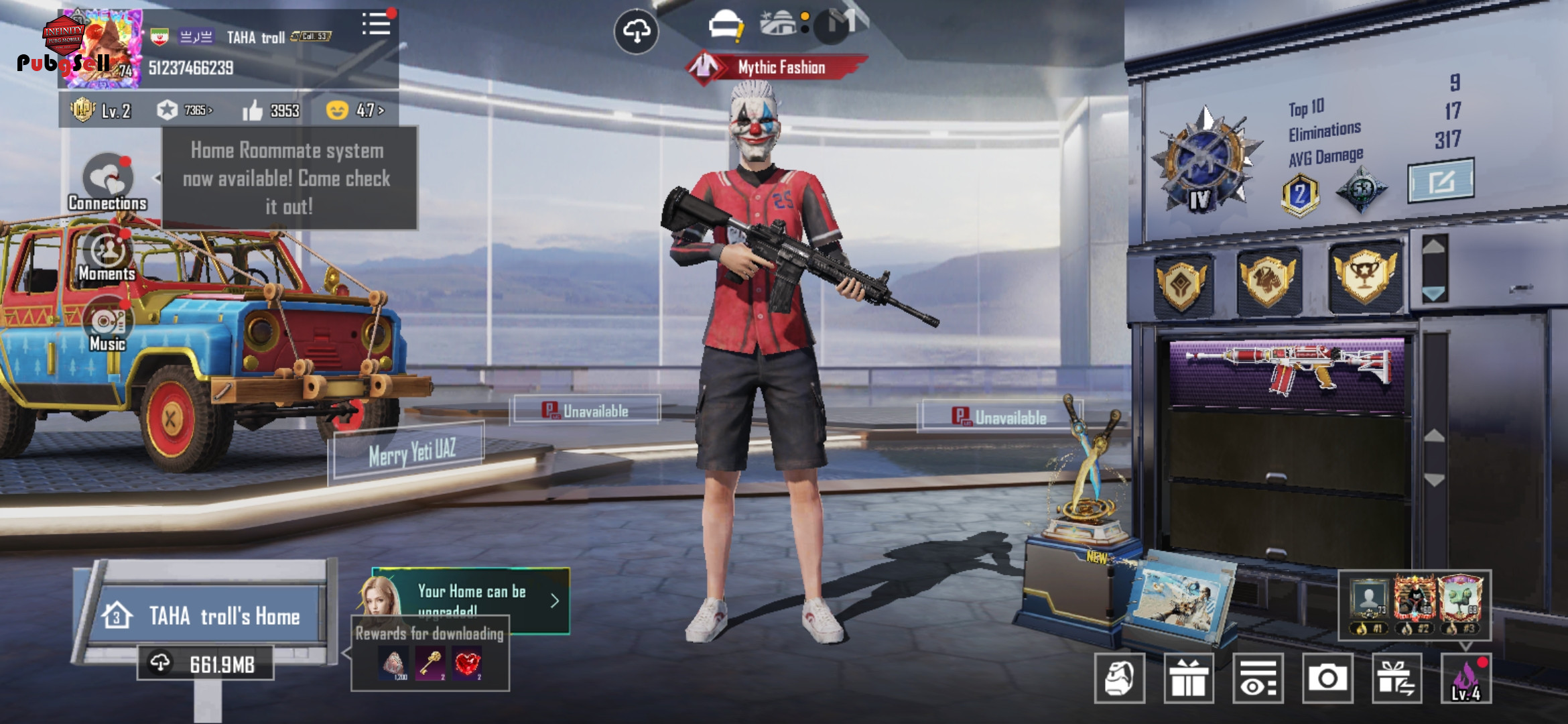Viewport: 1568px width, 724px height.
Task: Open the gift exchange icon
Action: (1396, 678)
